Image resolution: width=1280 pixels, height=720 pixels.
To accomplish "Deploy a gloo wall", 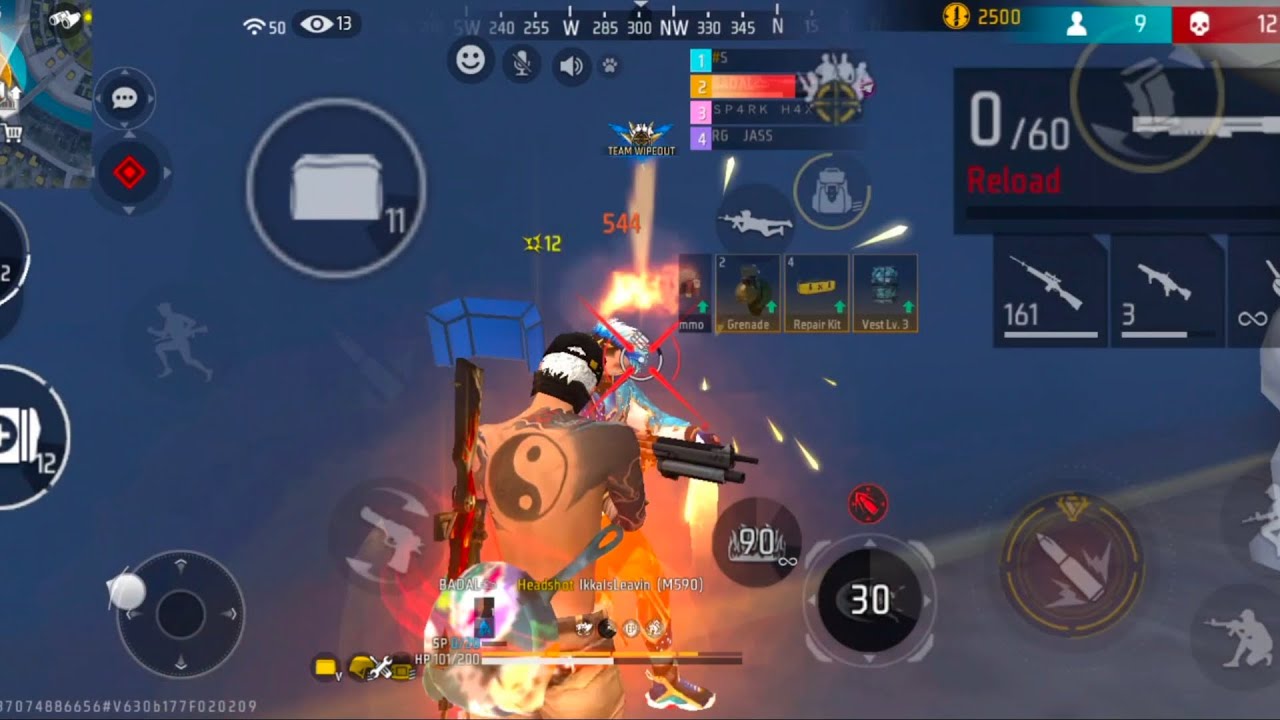I will 336,187.
